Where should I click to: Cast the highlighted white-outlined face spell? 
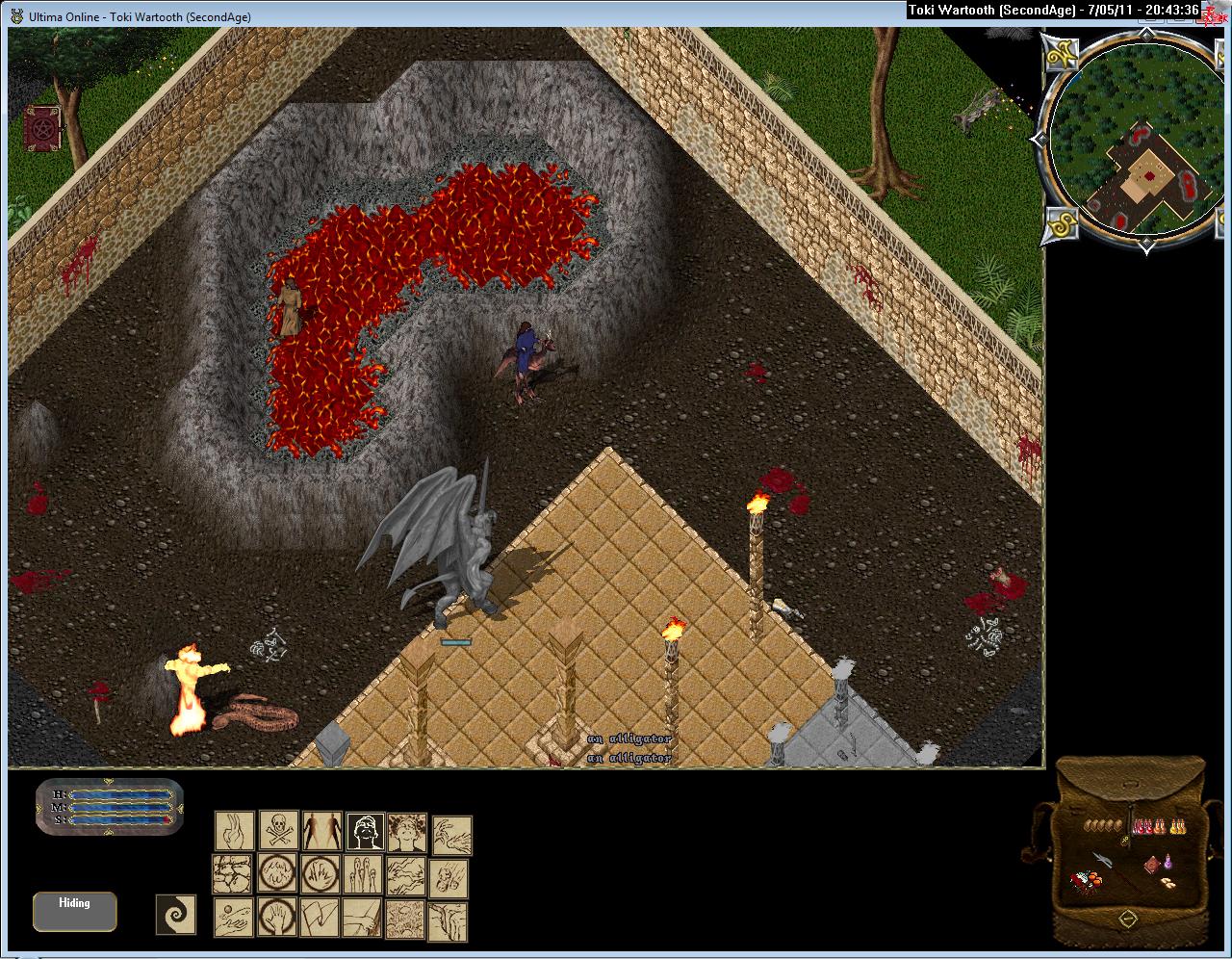coord(366,831)
